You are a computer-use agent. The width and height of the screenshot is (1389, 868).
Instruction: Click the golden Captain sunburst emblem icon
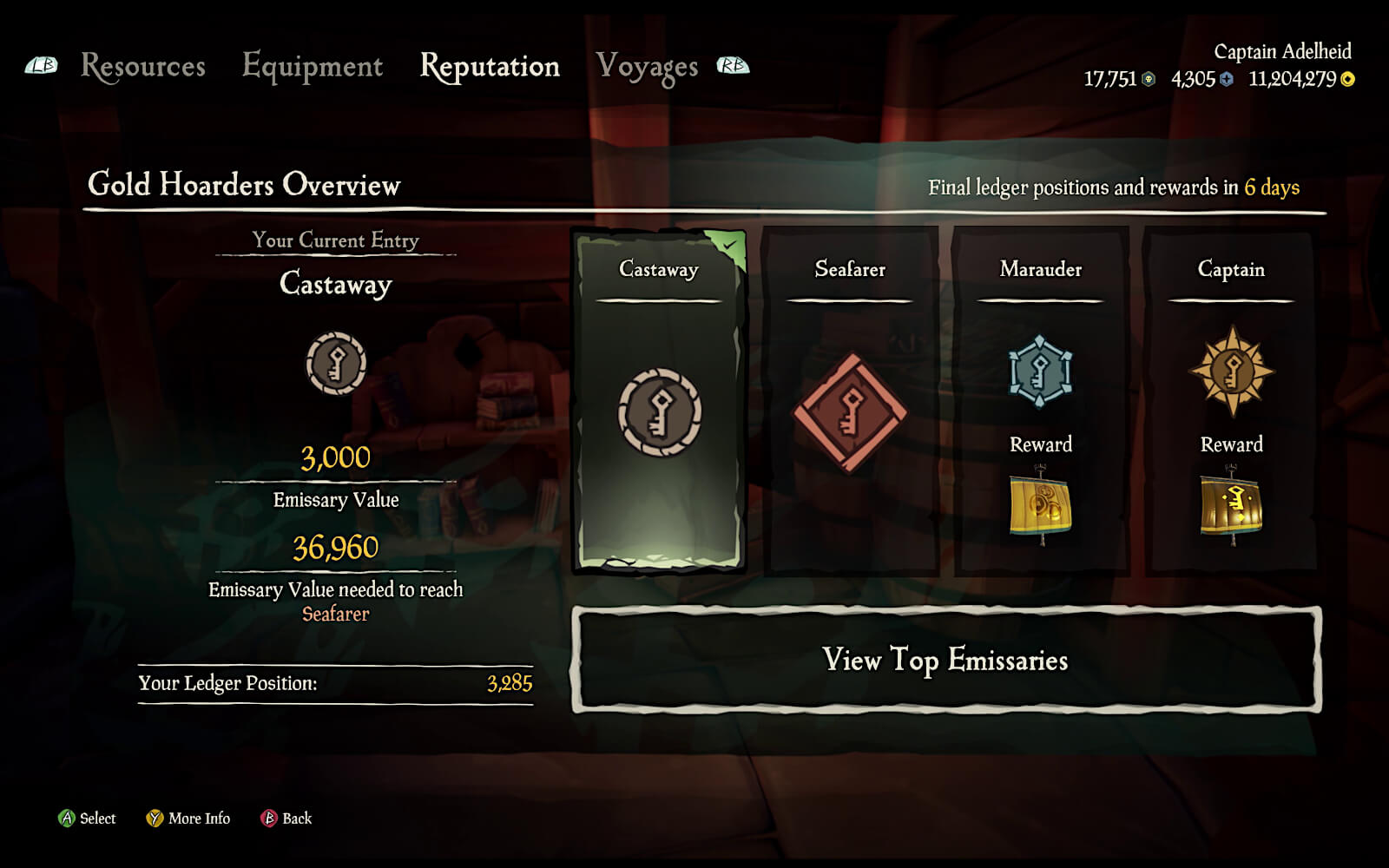1230,371
